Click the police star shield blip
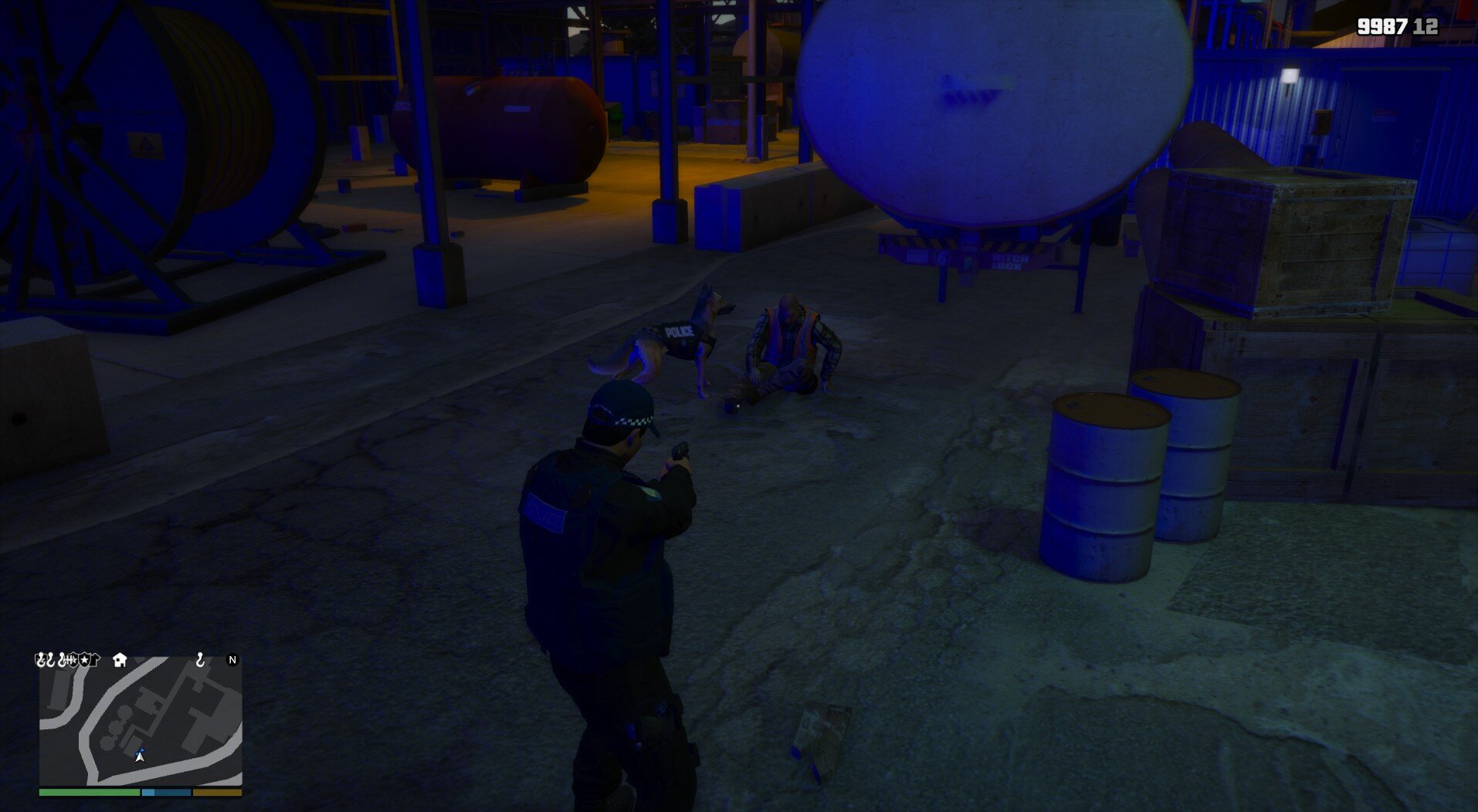Viewport: 1478px width, 812px height. click(x=83, y=660)
